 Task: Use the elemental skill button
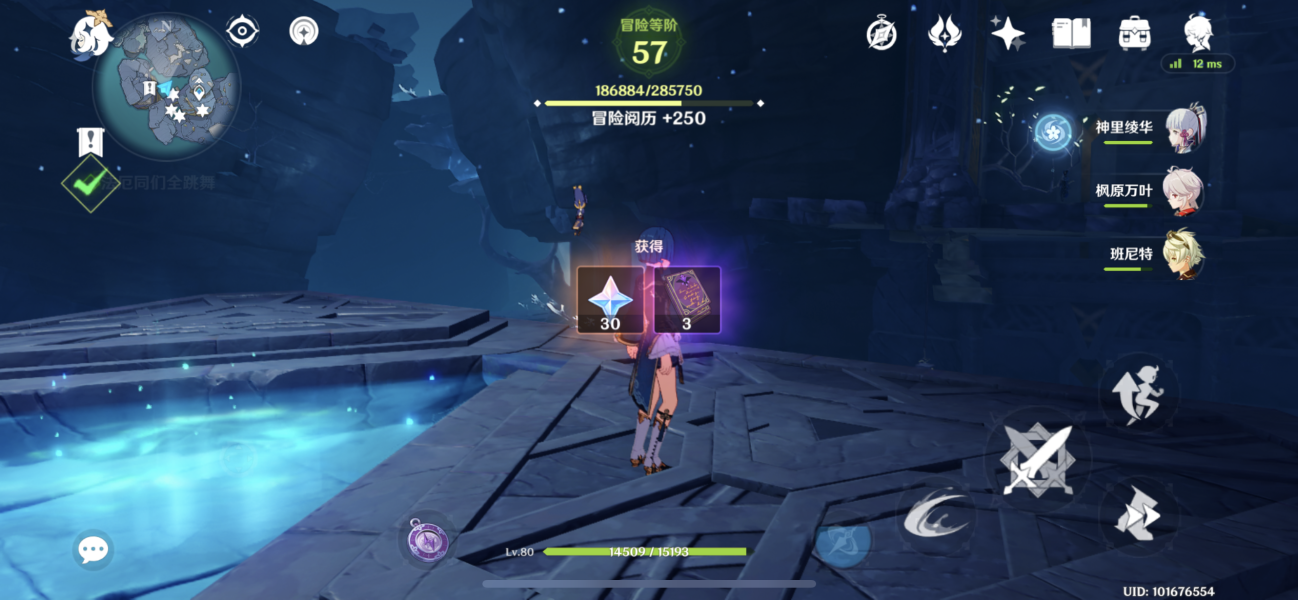pyautogui.click(x=935, y=516)
